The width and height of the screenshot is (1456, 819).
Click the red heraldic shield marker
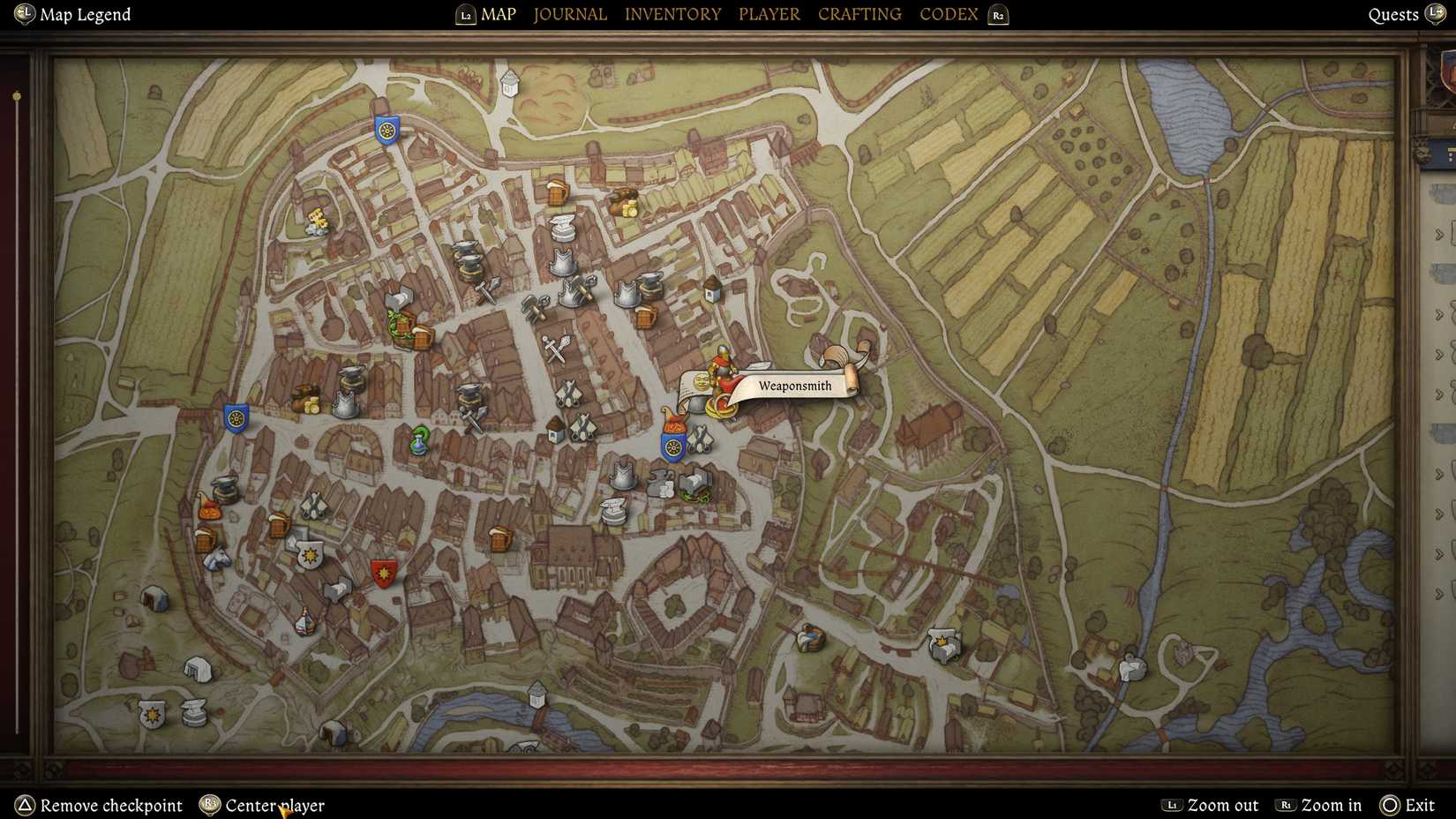pos(384,573)
